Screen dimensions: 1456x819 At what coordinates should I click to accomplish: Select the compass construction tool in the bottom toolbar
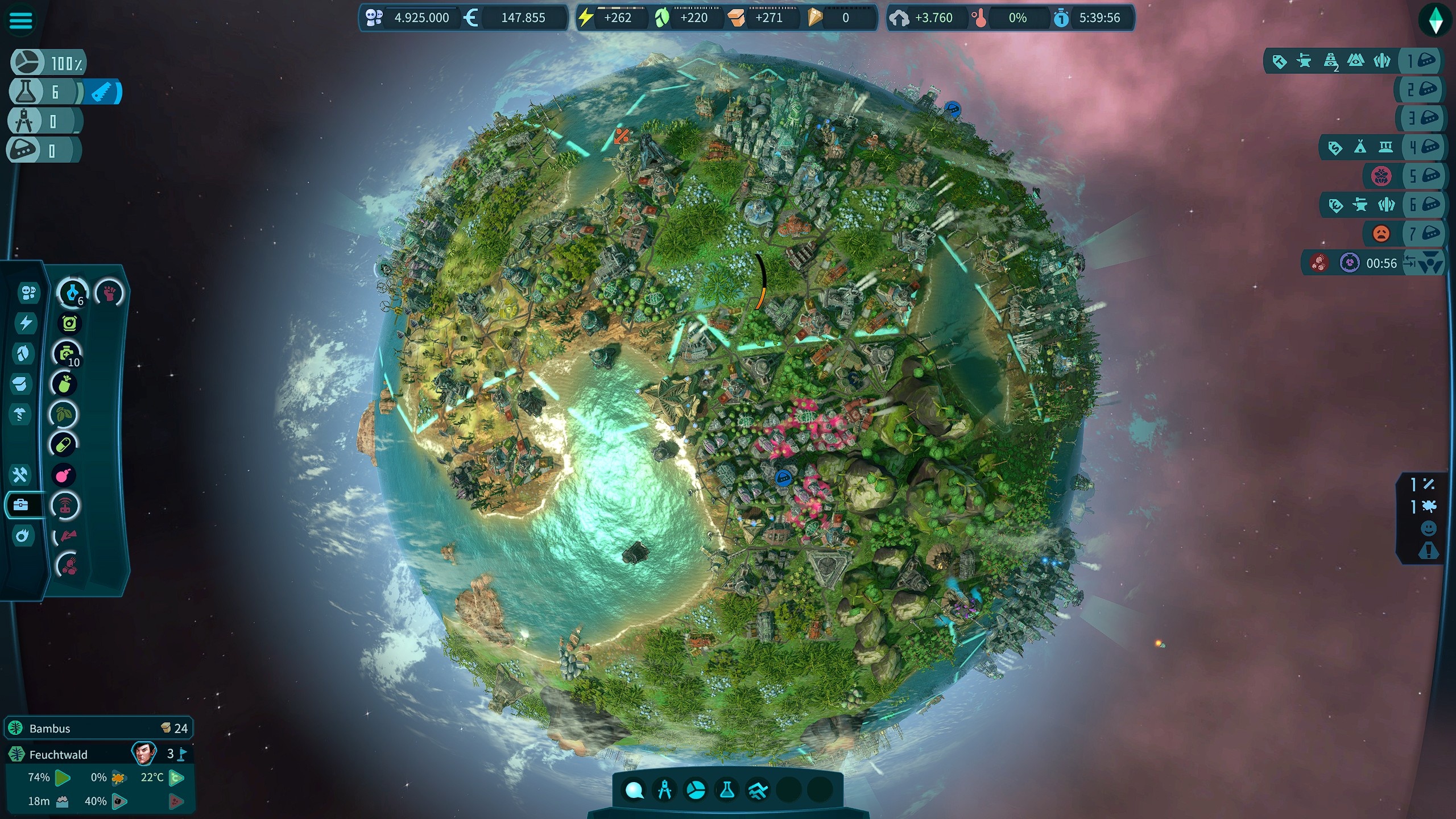click(664, 789)
